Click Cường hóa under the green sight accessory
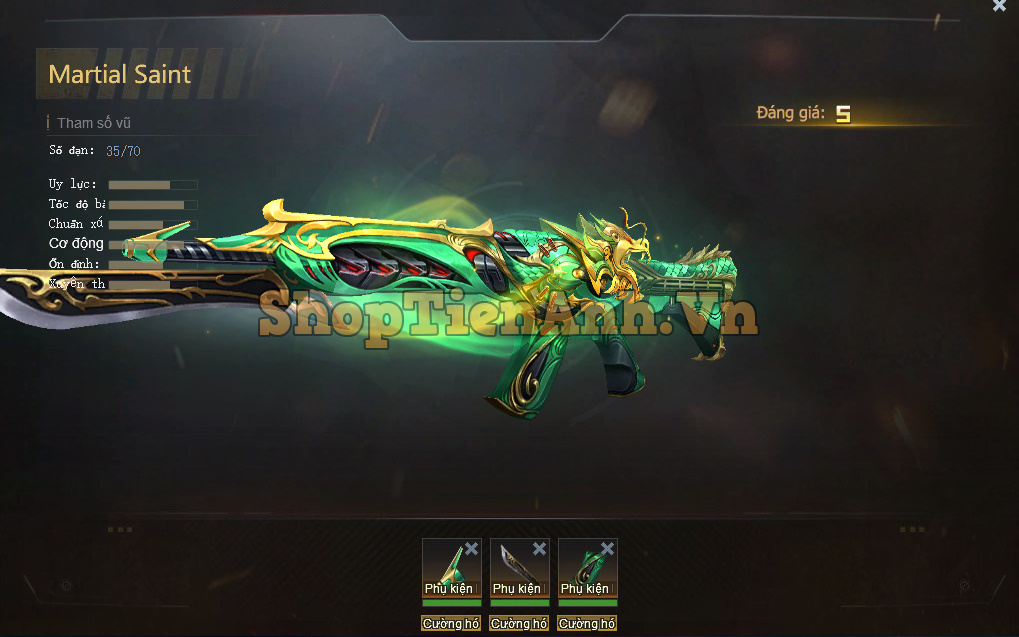The width and height of the screenshot is (1019, 637). 451,624
